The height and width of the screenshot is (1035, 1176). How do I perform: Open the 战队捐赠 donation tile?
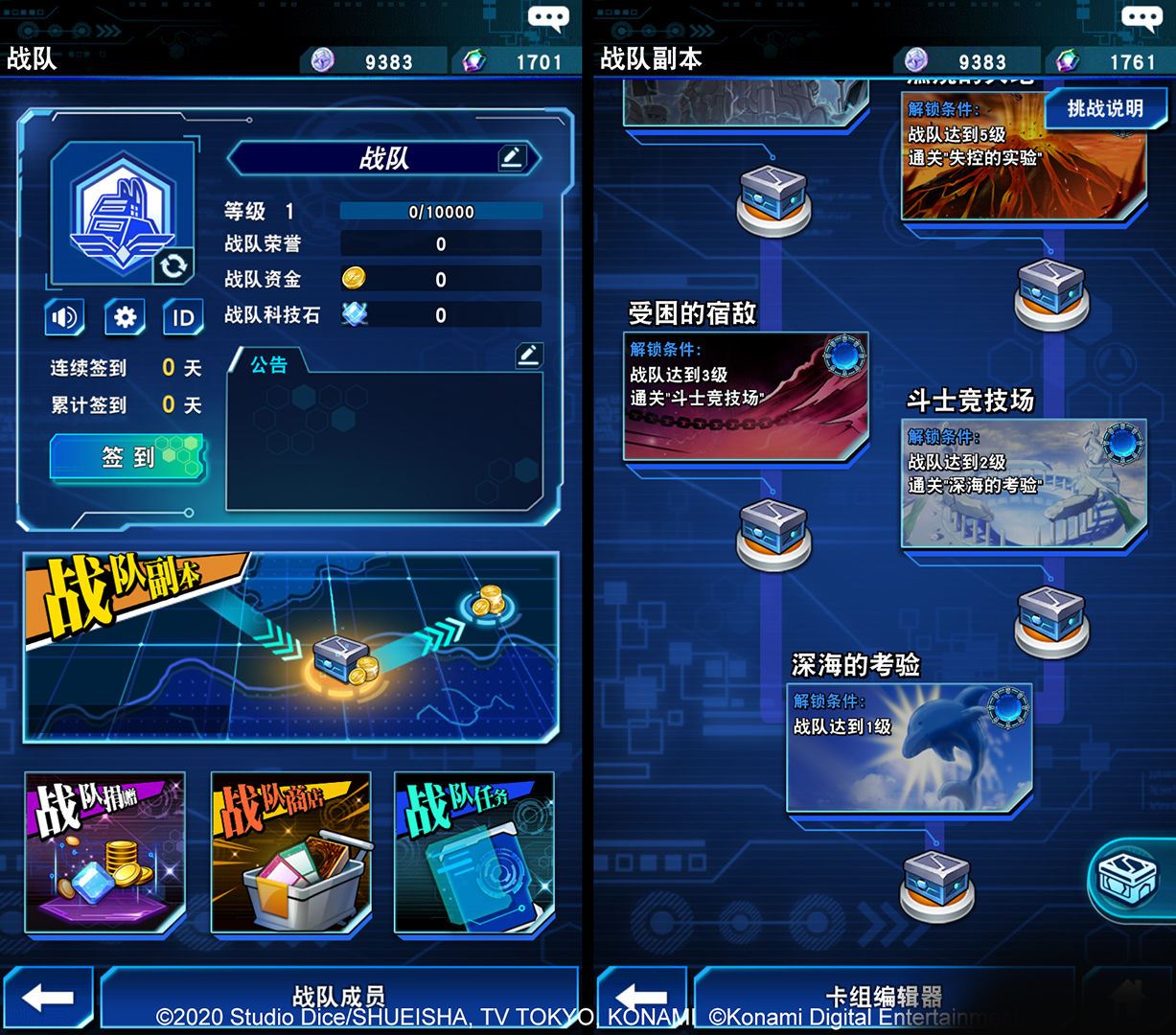[x=104, y=852]
